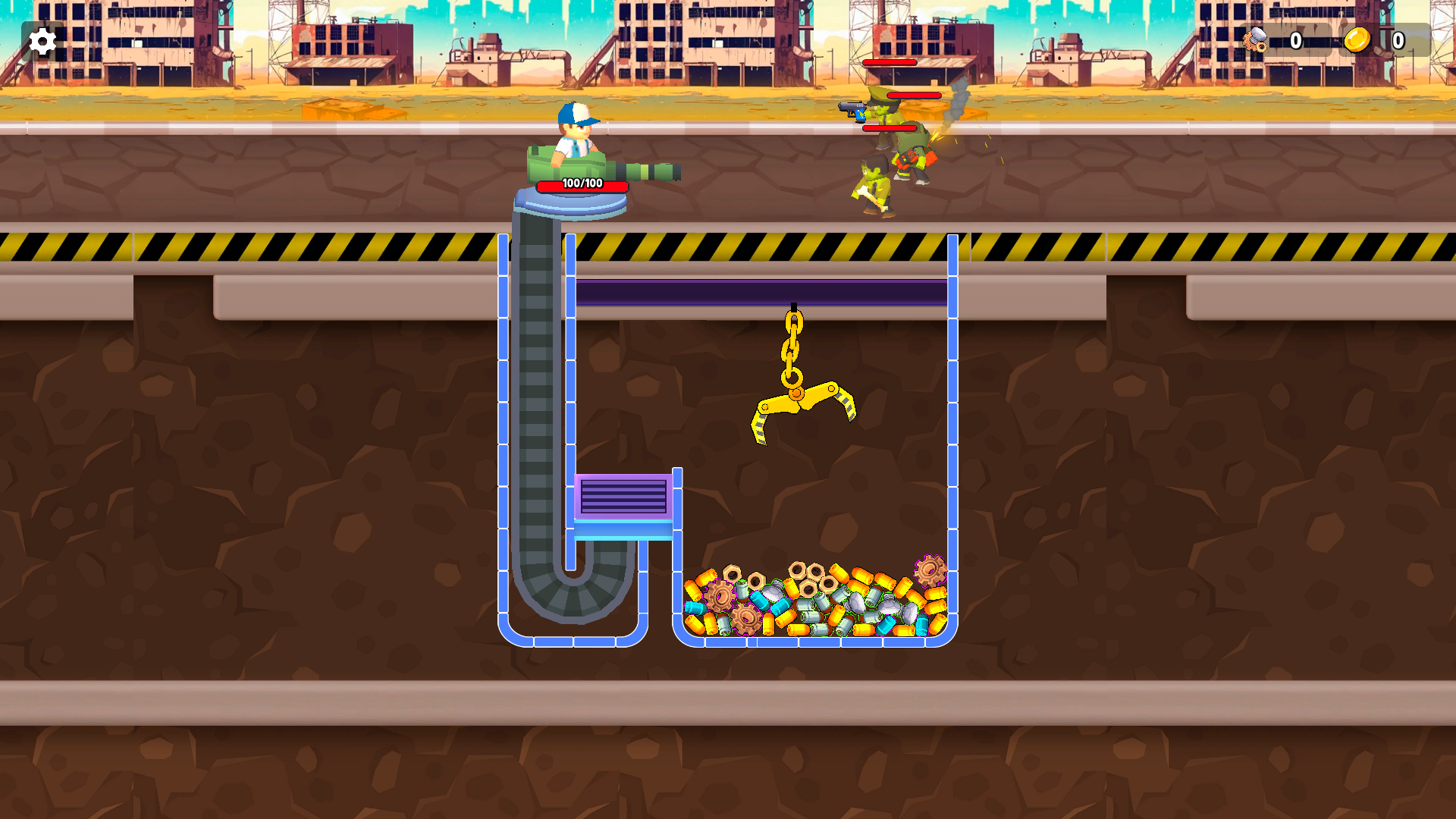Click the blue container holding scrap items

(952, 455)
